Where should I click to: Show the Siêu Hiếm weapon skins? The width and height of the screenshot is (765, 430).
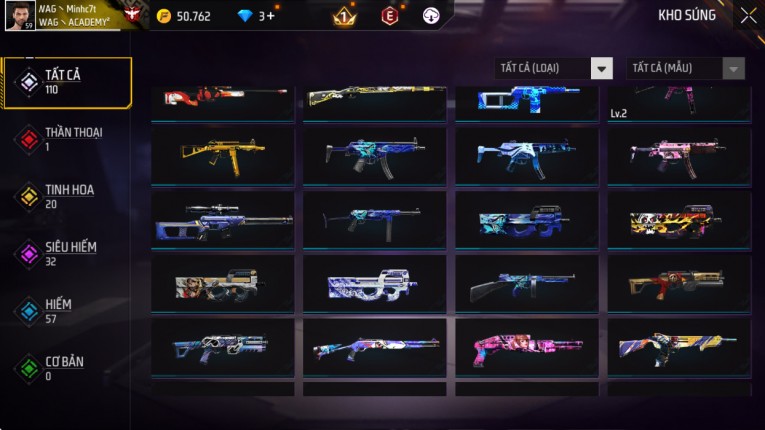(67, 253)
